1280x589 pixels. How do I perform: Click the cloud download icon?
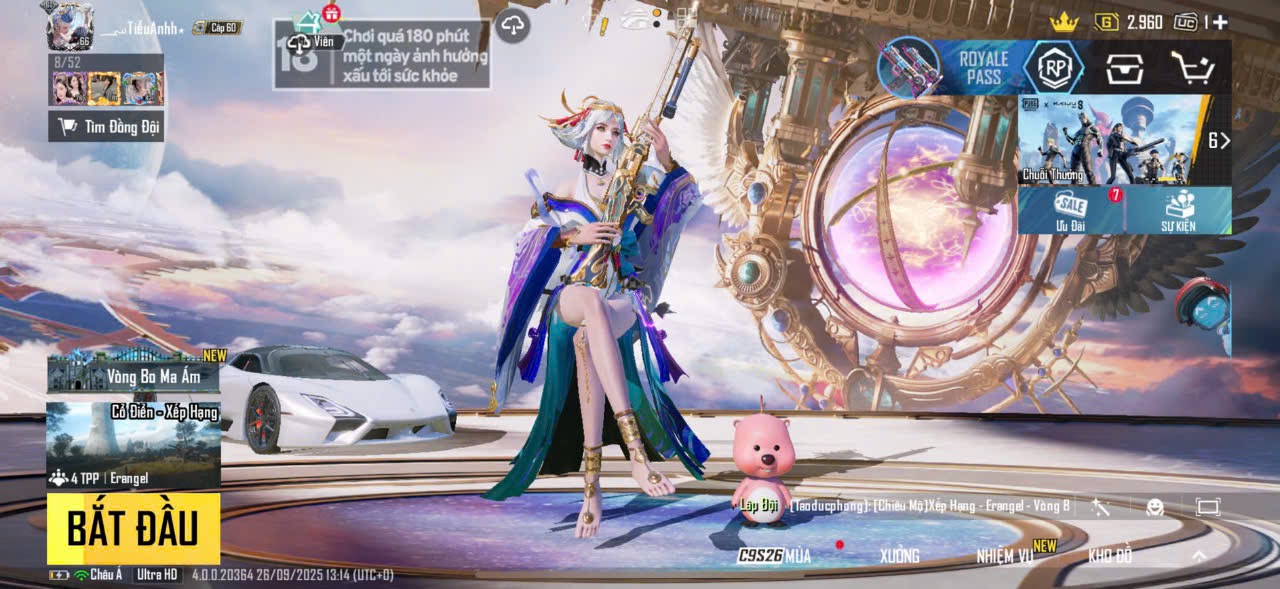coord(512,26)
